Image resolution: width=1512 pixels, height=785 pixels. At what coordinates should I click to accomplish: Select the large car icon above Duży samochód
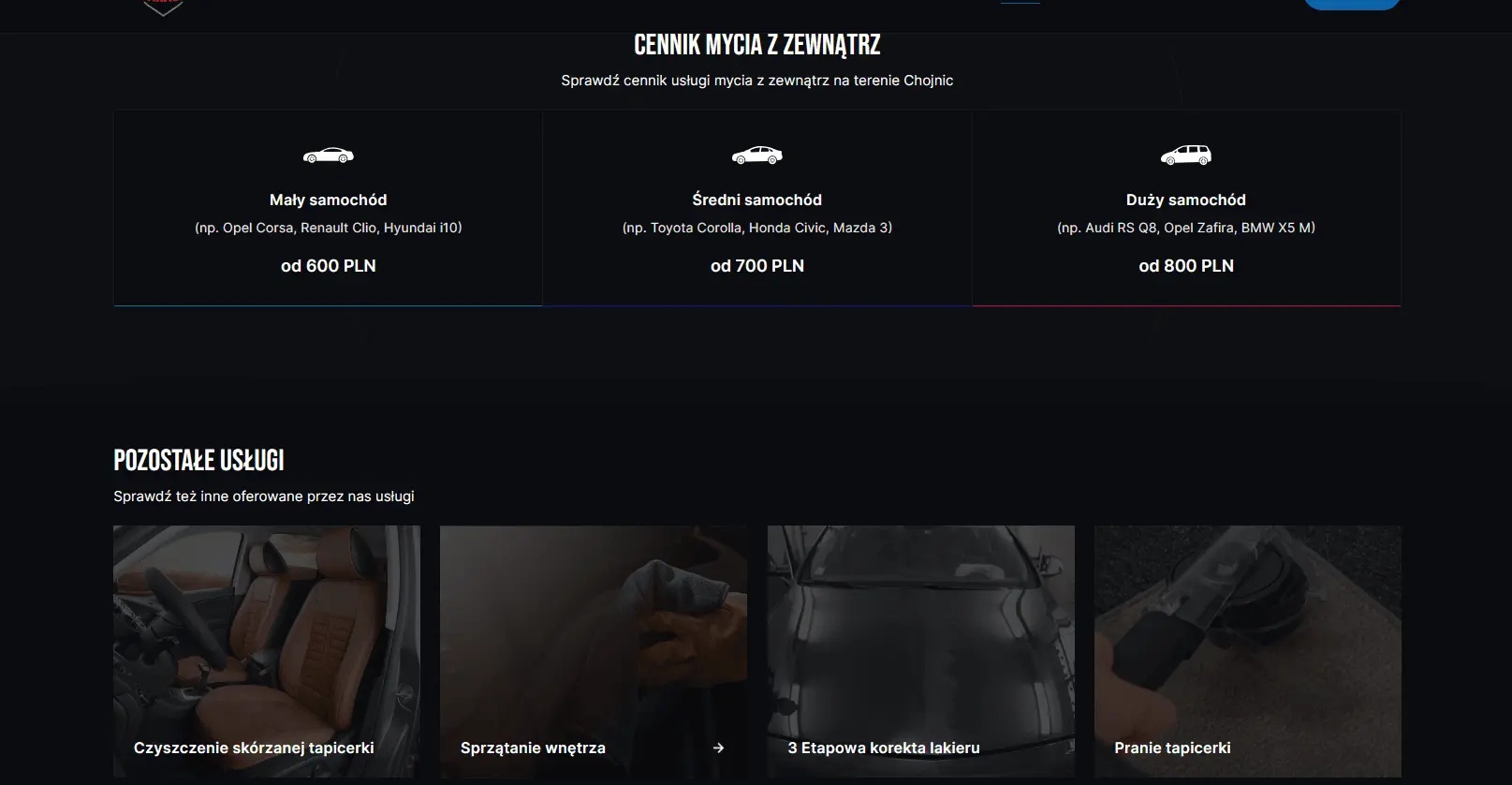(x=1186, y=155)
